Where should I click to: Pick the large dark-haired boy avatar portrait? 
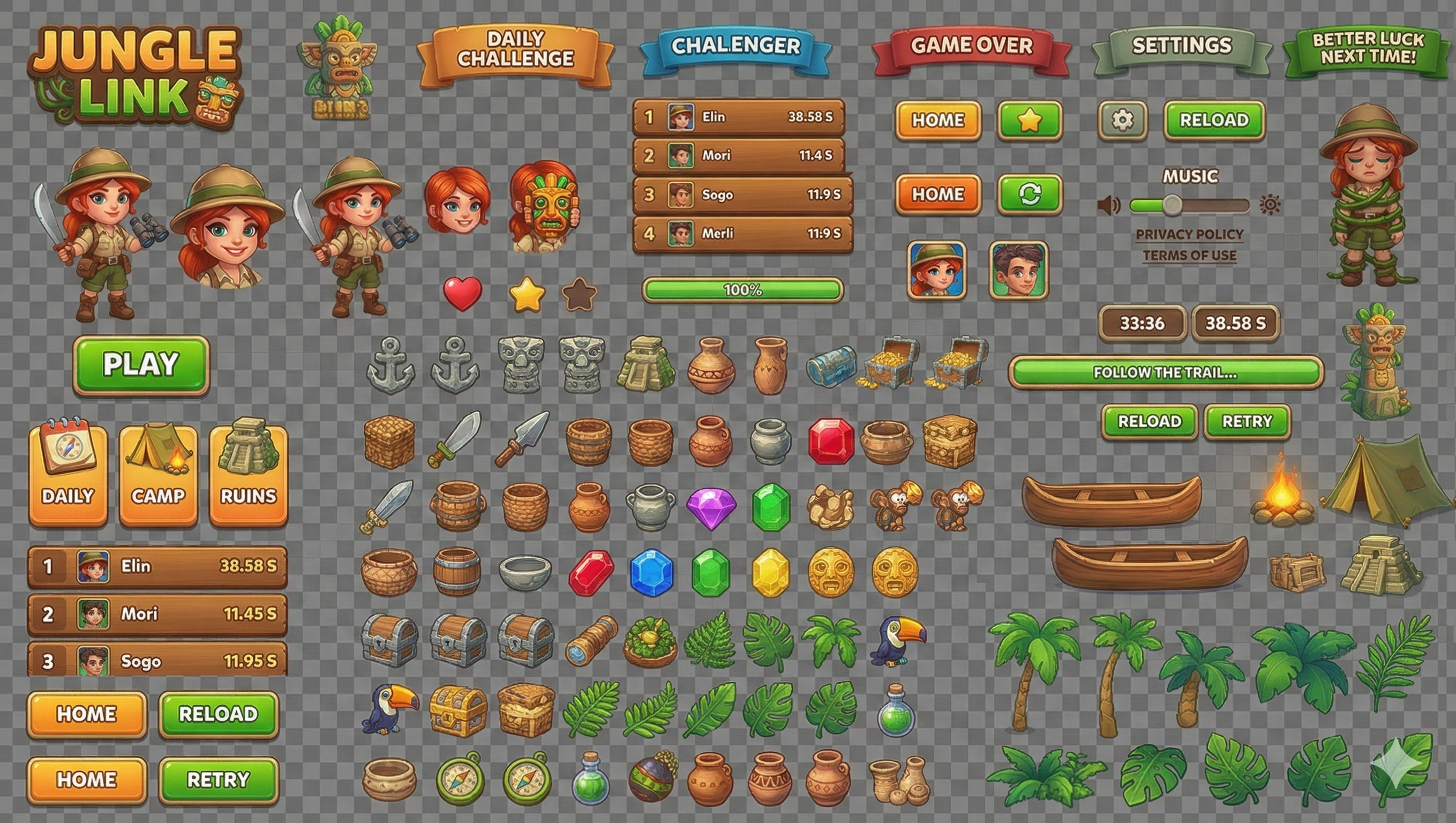tap(1018, 270)
